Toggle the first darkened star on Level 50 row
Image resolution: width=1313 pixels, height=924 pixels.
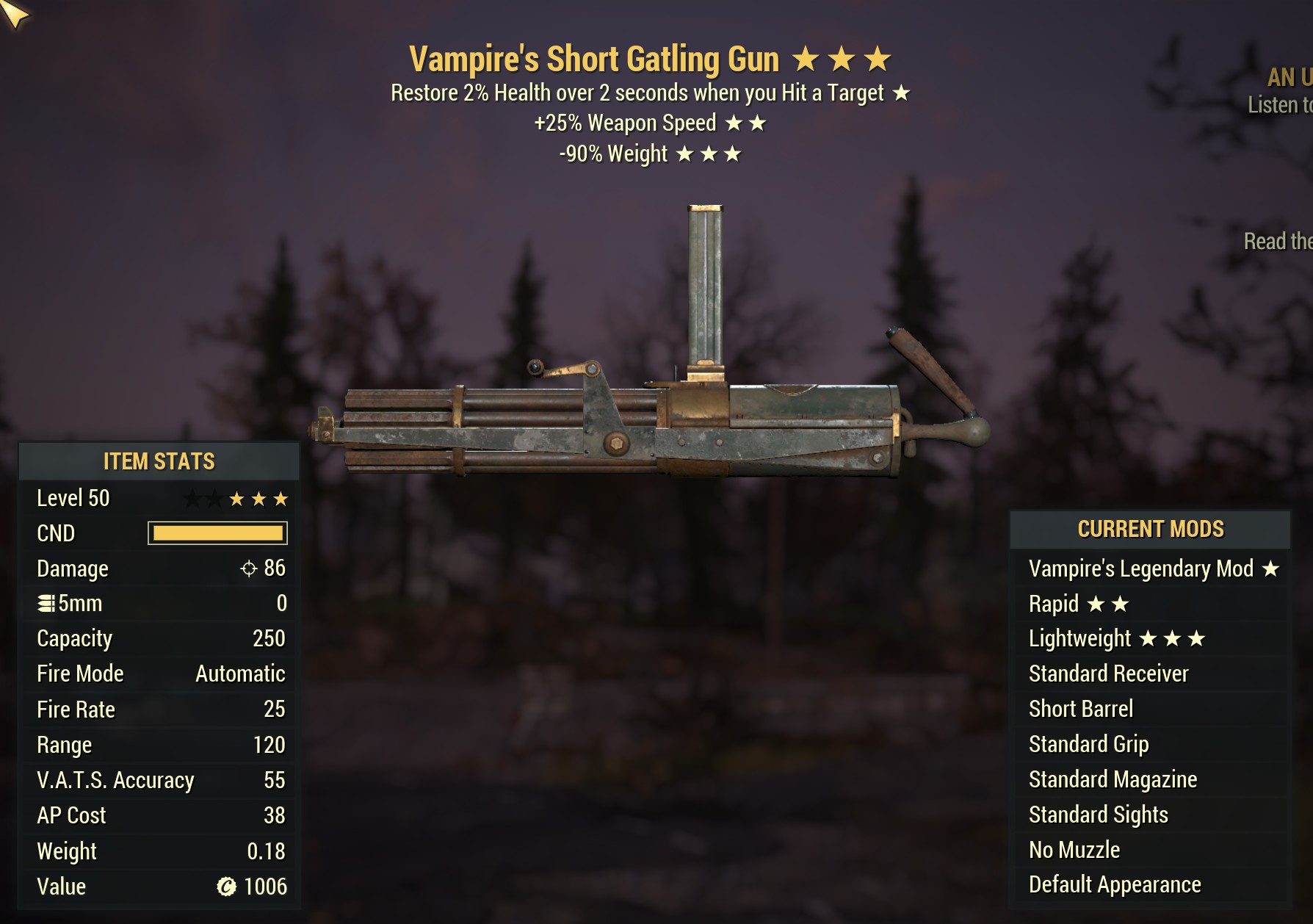coord(192,498)
